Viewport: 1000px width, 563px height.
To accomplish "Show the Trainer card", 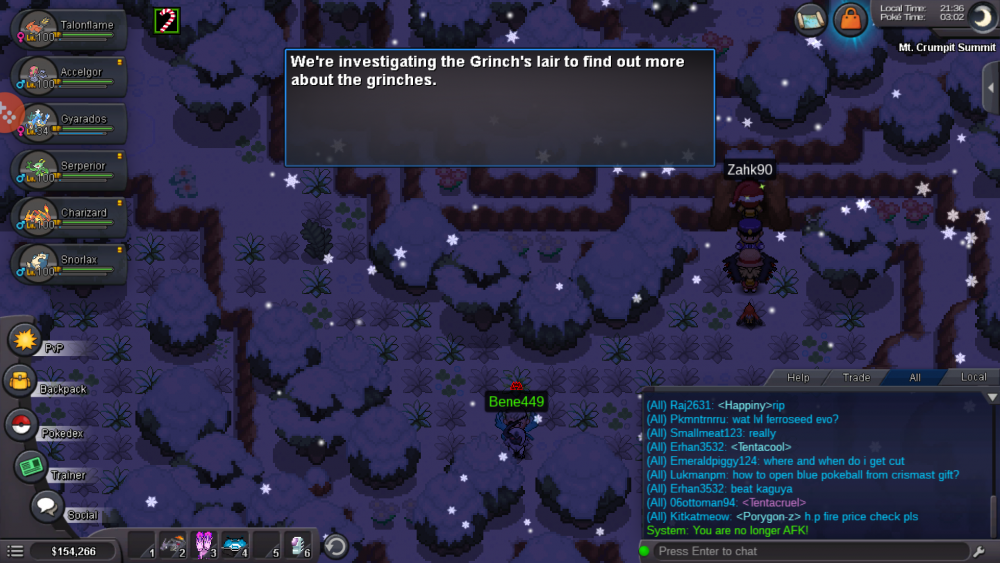I will pyautogui.click(x=30, y=466).
